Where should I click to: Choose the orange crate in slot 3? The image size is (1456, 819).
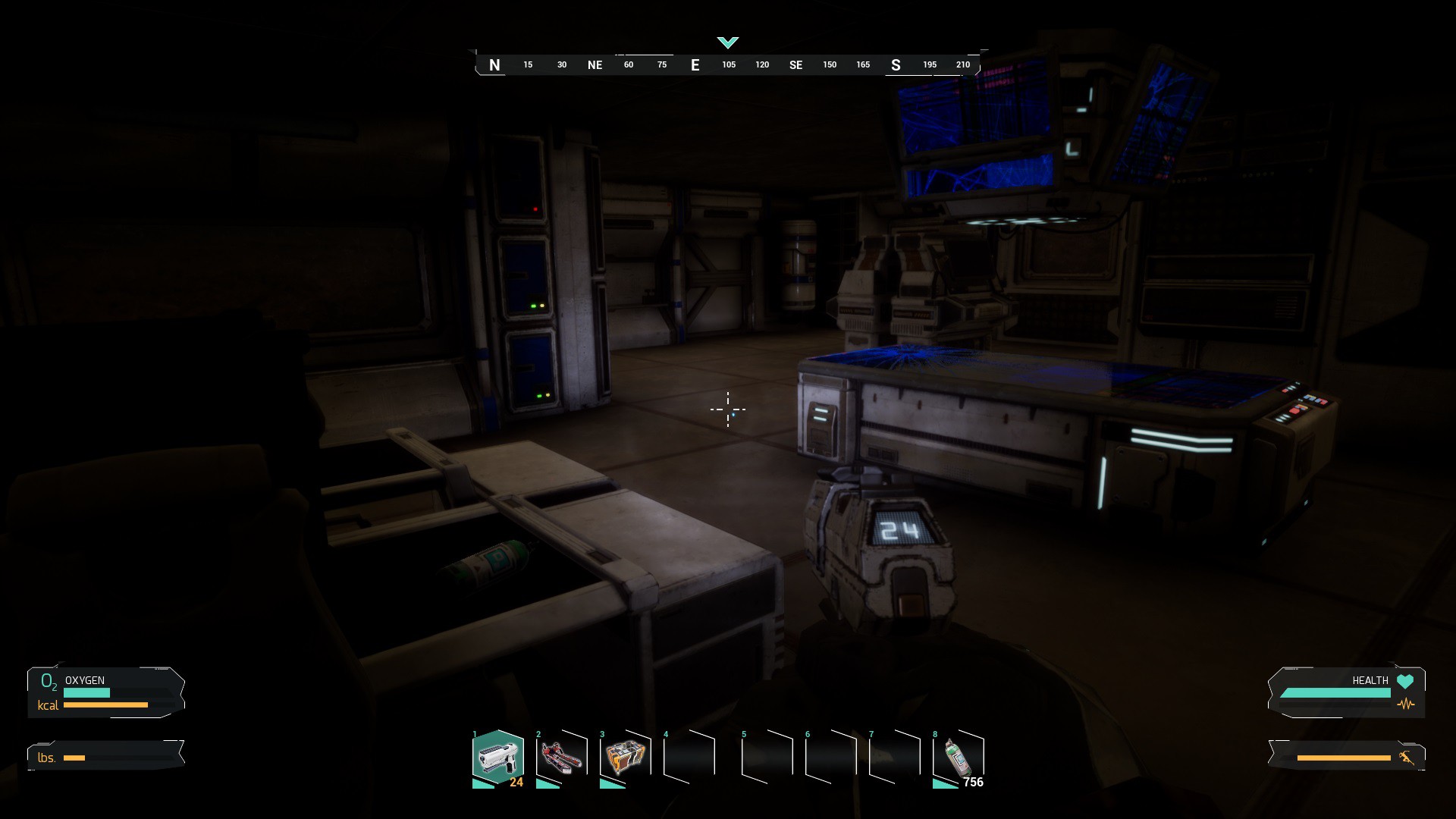[x=626, y=757]
